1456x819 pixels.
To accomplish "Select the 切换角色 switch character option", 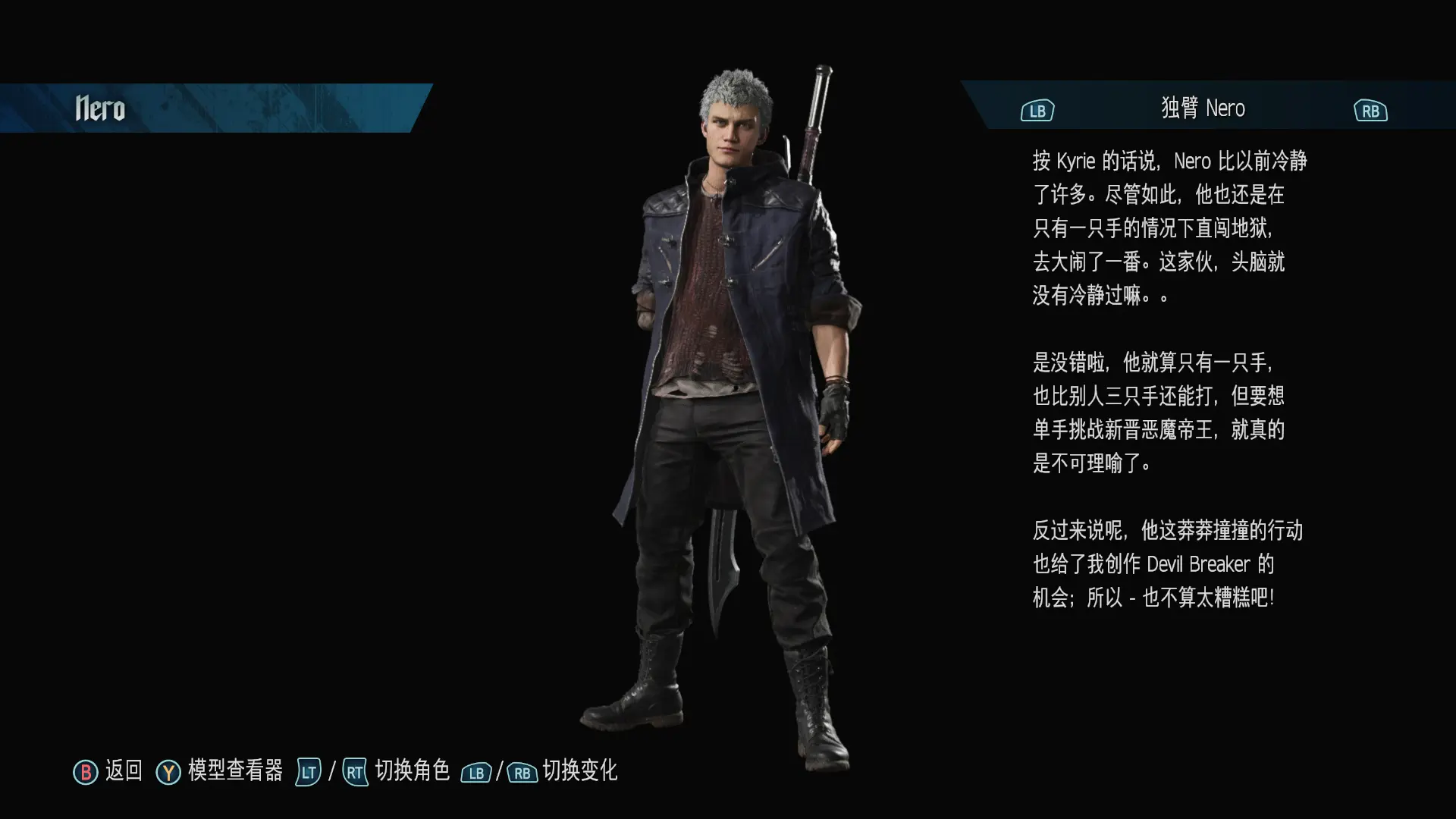I will [x=412, y=771].
